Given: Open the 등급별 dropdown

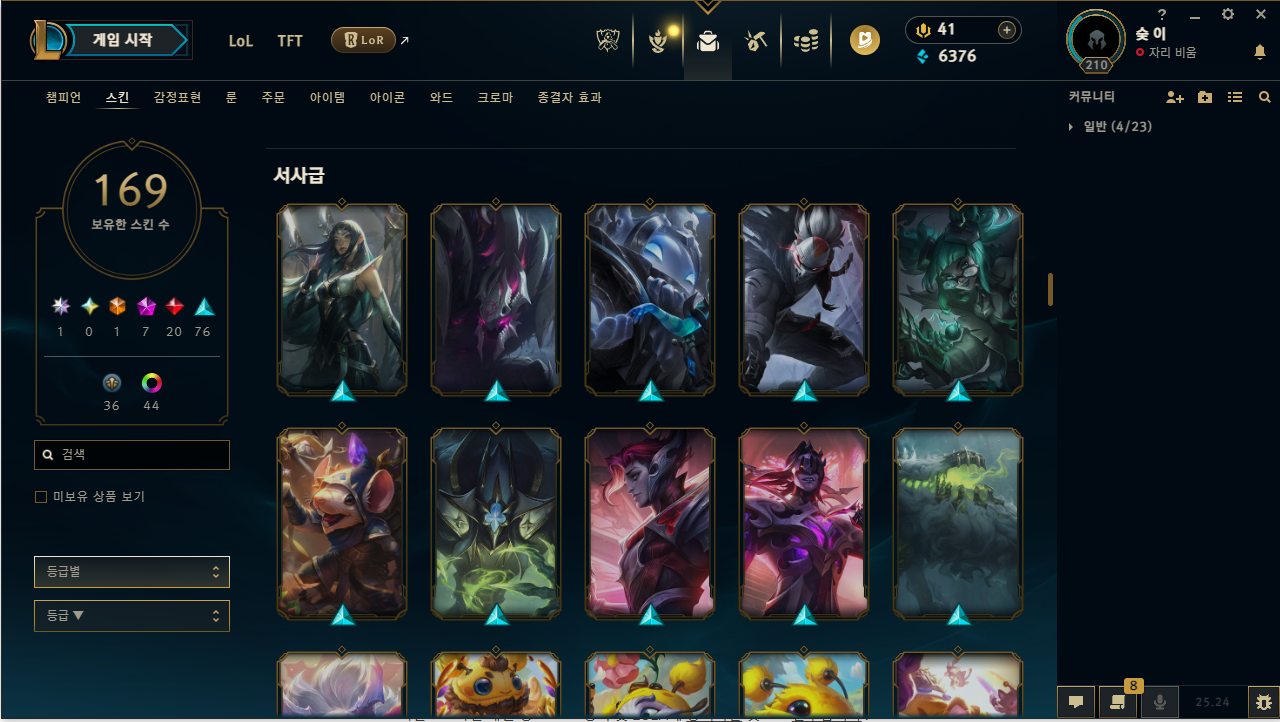Looking at the screenshot, I should (131, 571).
